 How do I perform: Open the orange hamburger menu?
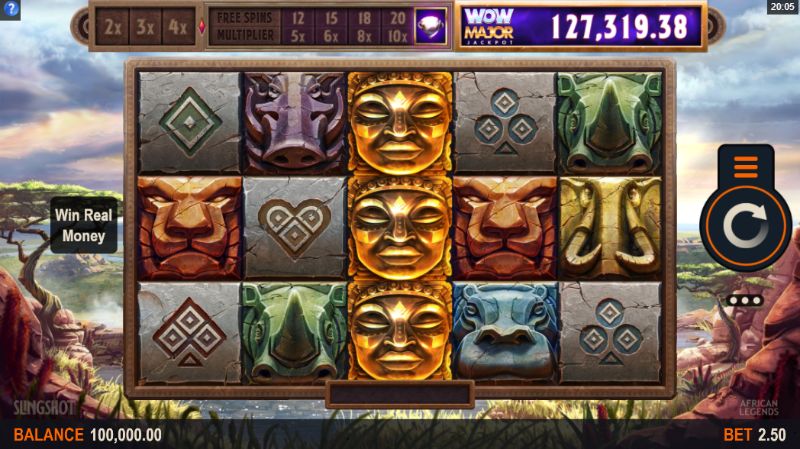[x=745, y=167]
